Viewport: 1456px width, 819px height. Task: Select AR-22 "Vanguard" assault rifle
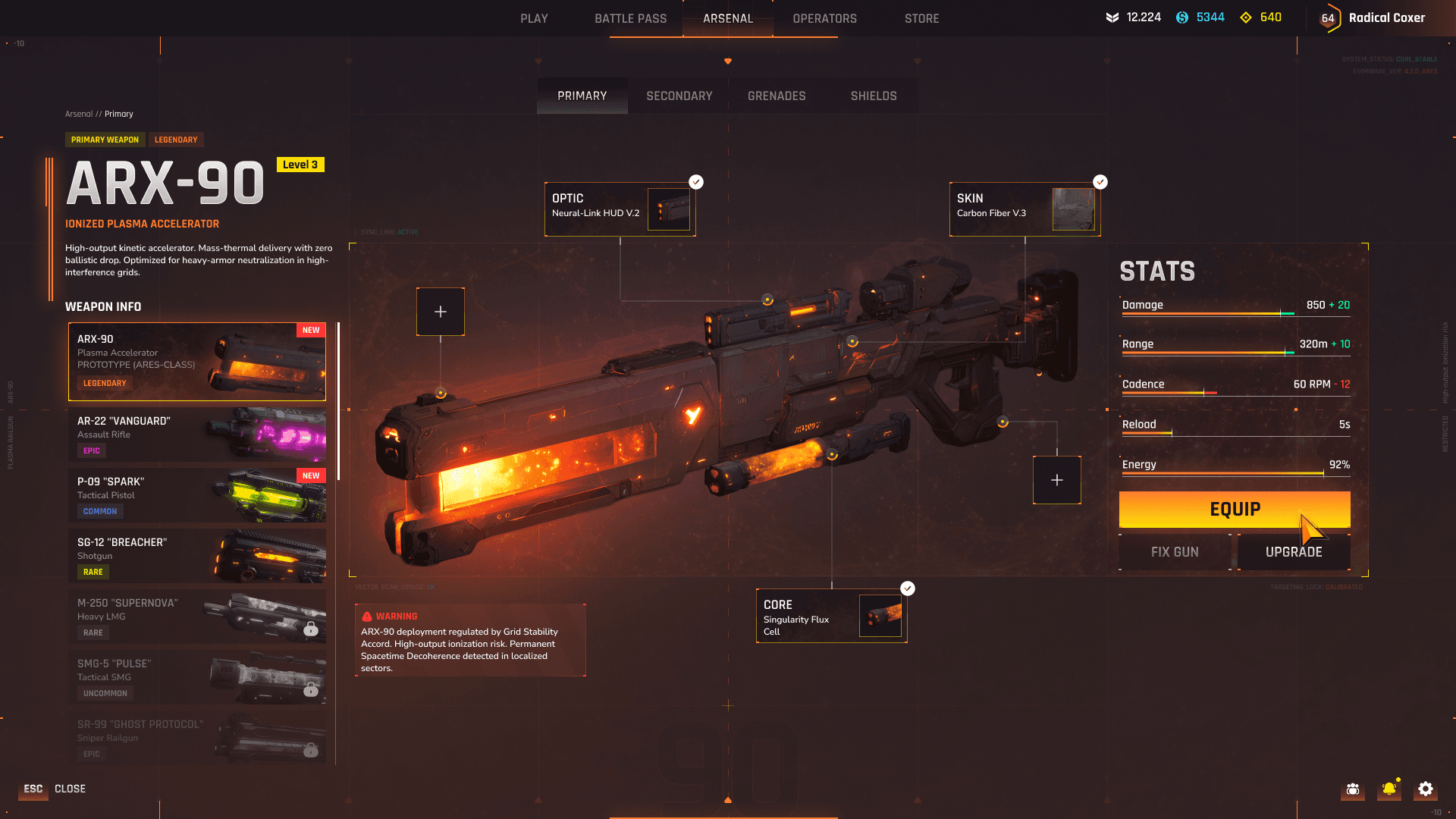[x=197, y=435]
